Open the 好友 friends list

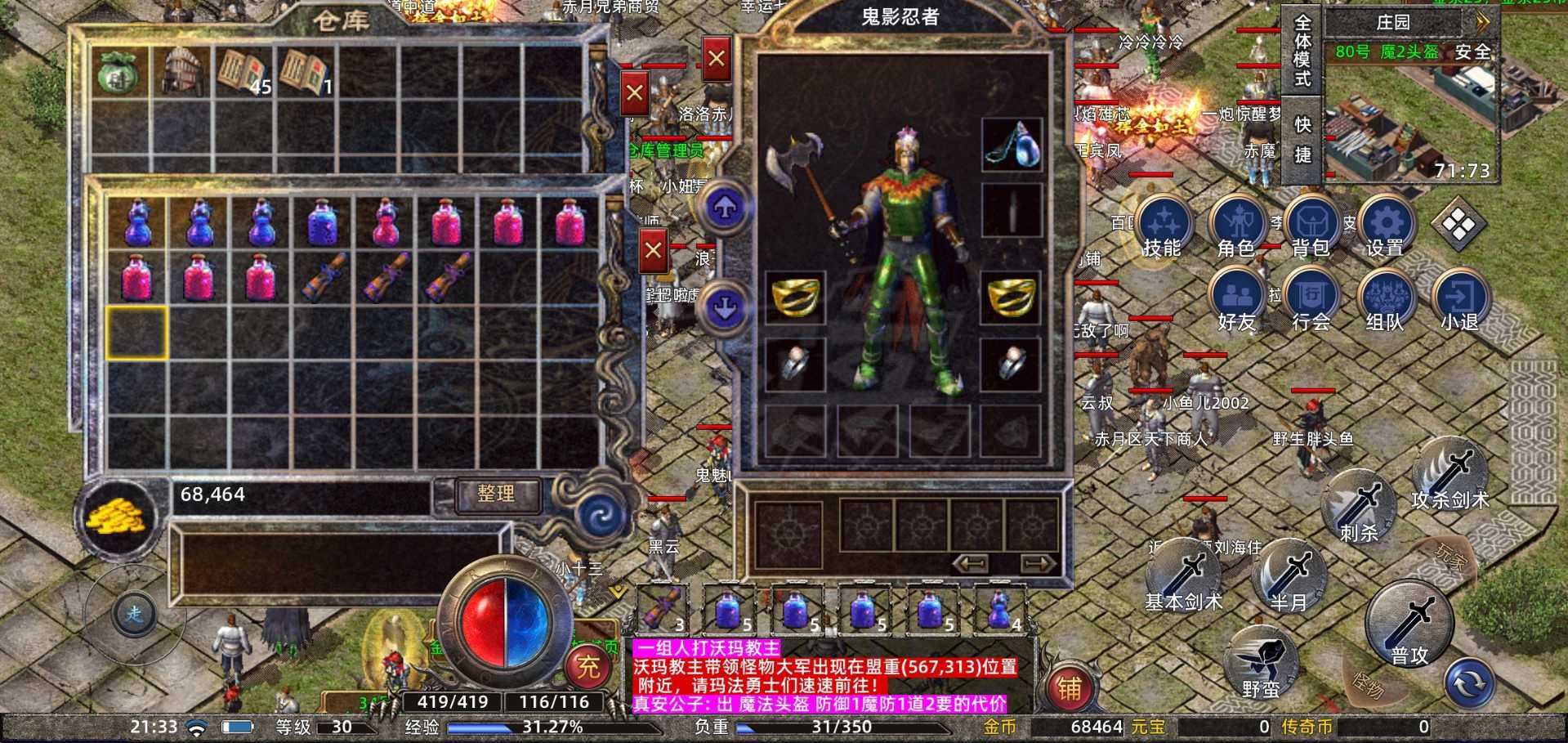(x=1236, y=299)
